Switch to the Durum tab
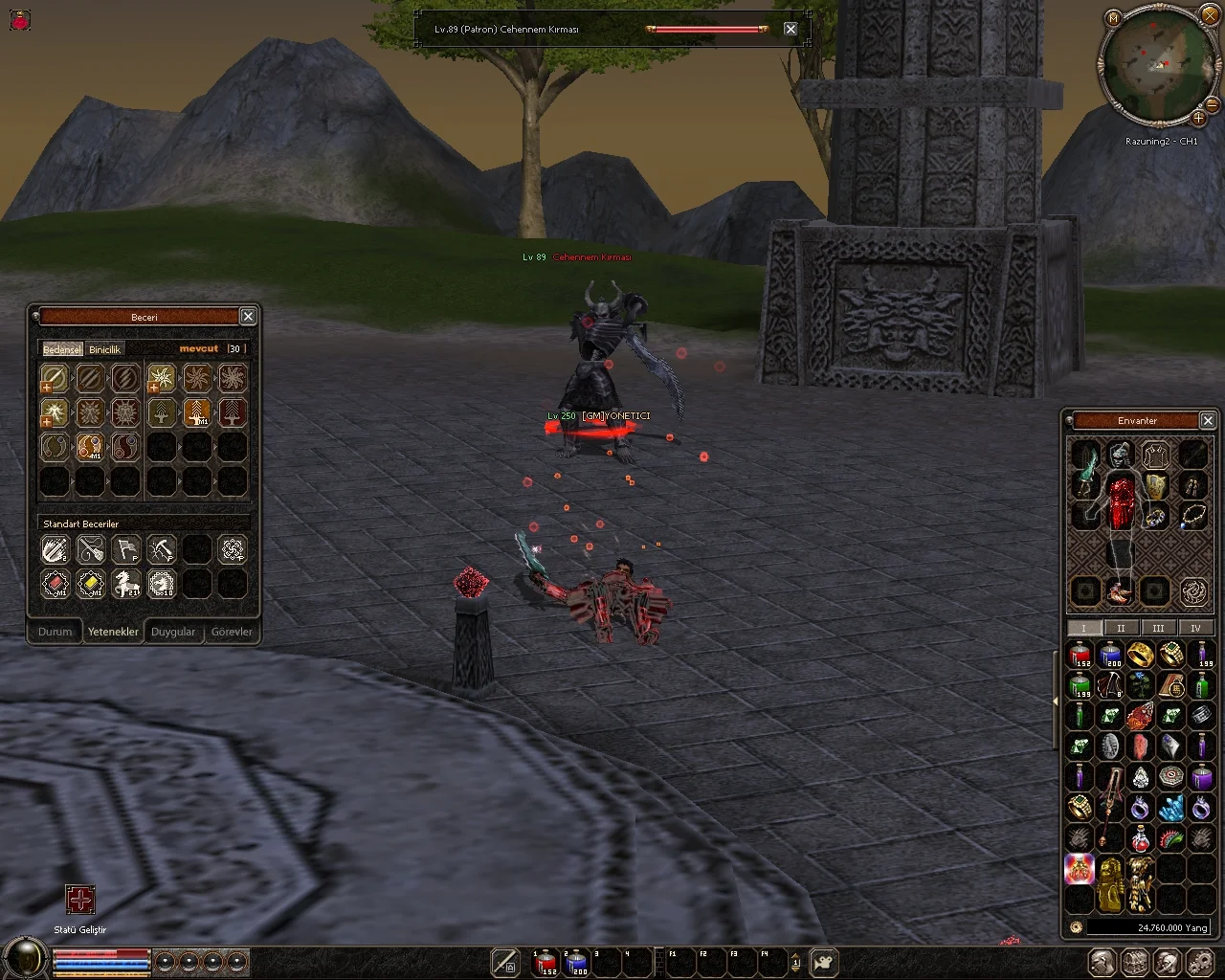The image size is (1225, 980). coord(56,632)
